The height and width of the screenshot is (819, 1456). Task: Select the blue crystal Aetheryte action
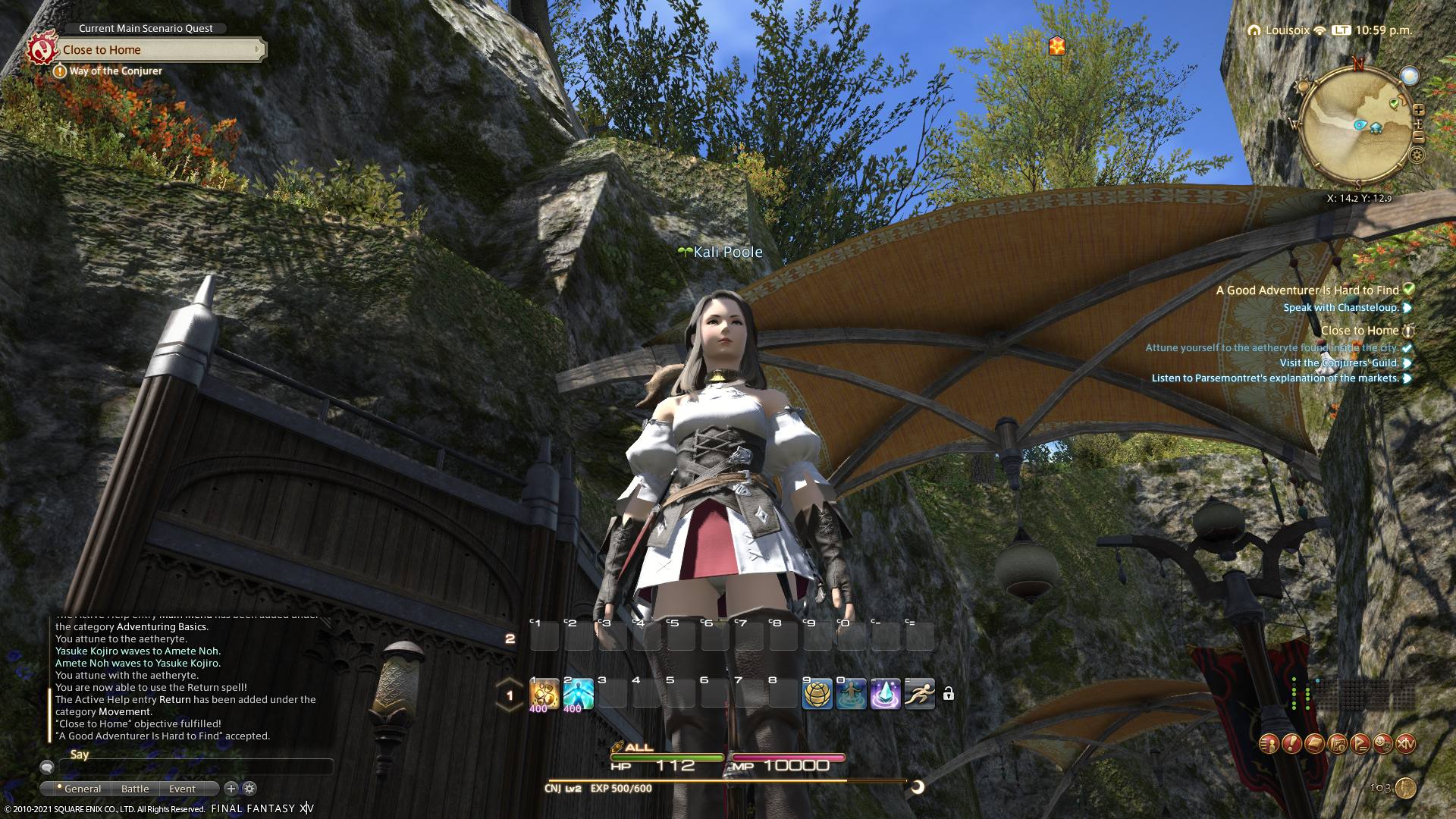[x=885, y=694]
